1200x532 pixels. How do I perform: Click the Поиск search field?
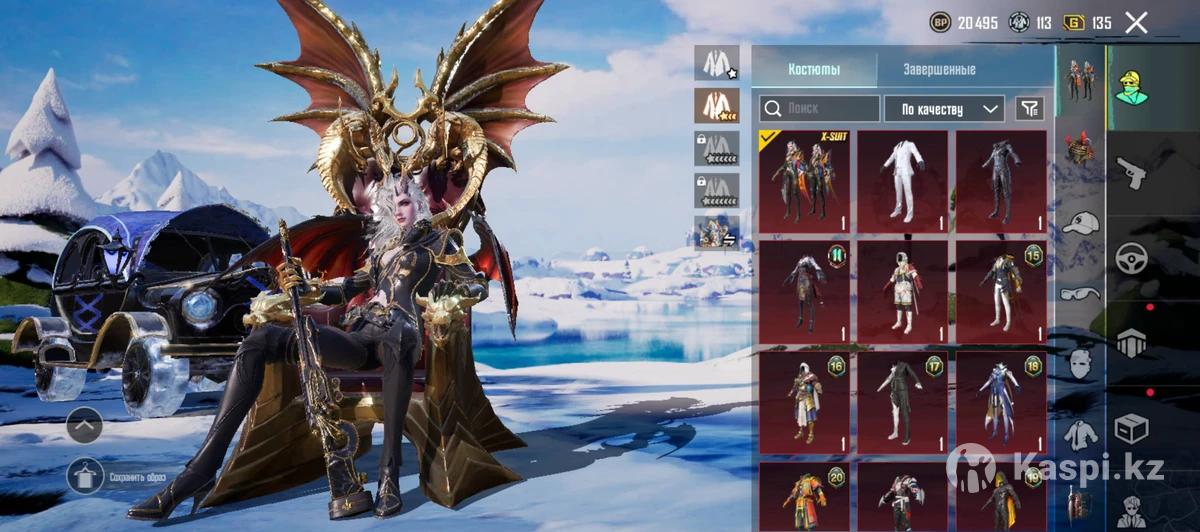point(819,108)
